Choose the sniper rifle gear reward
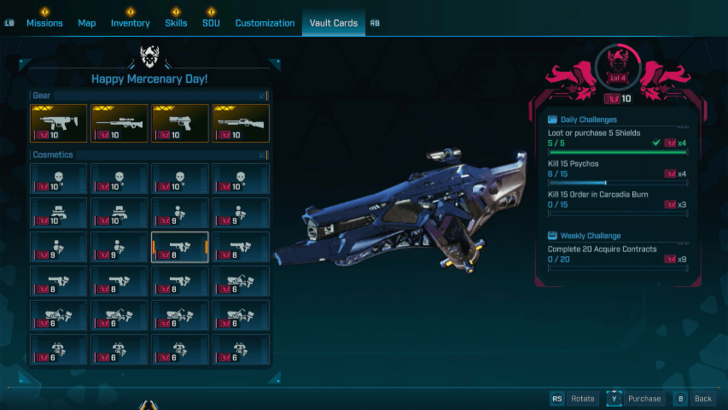The width and height of the screenshot is (728, 410). (x=119, y=123)
